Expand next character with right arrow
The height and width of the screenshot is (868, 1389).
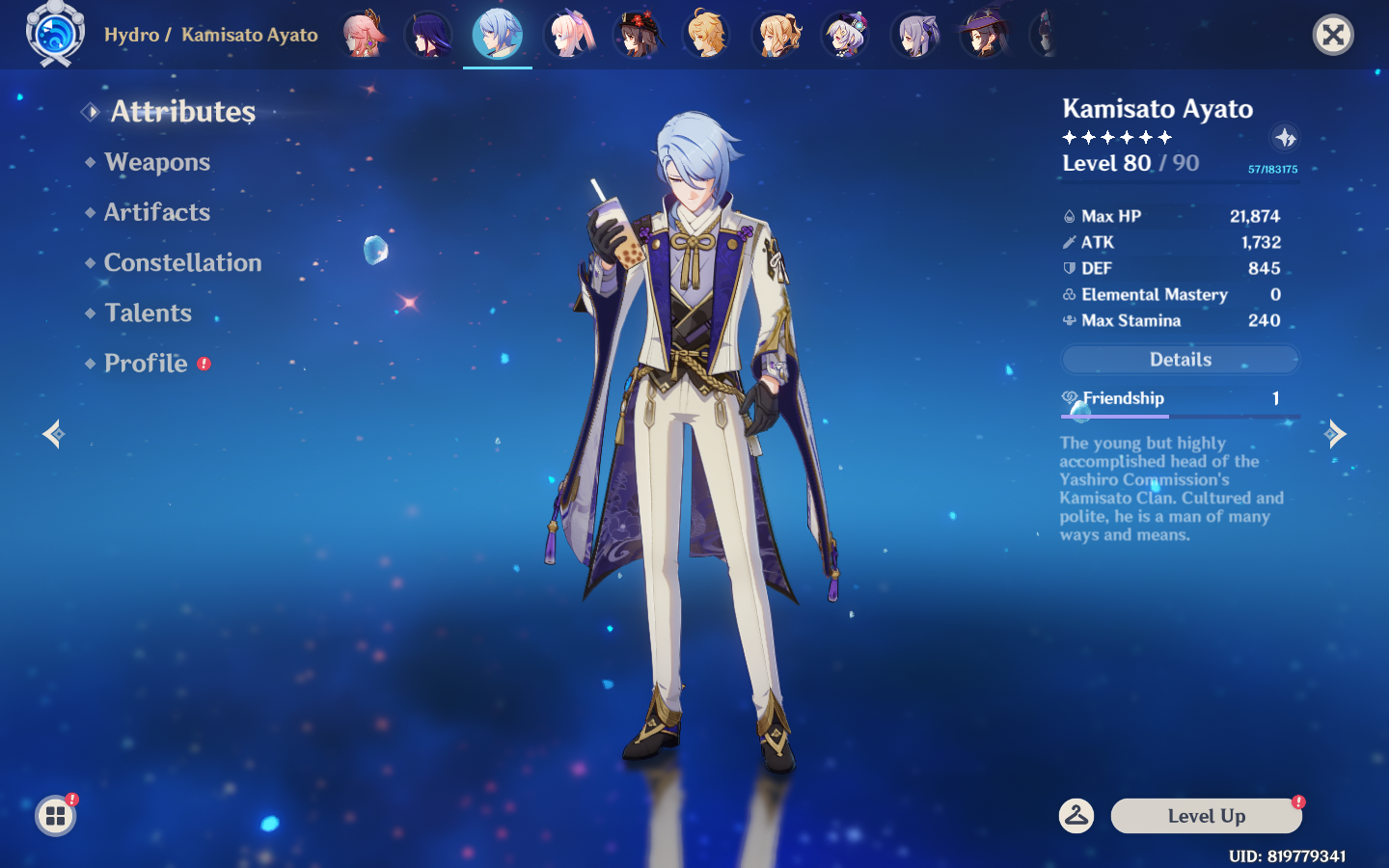[1336, 434]
